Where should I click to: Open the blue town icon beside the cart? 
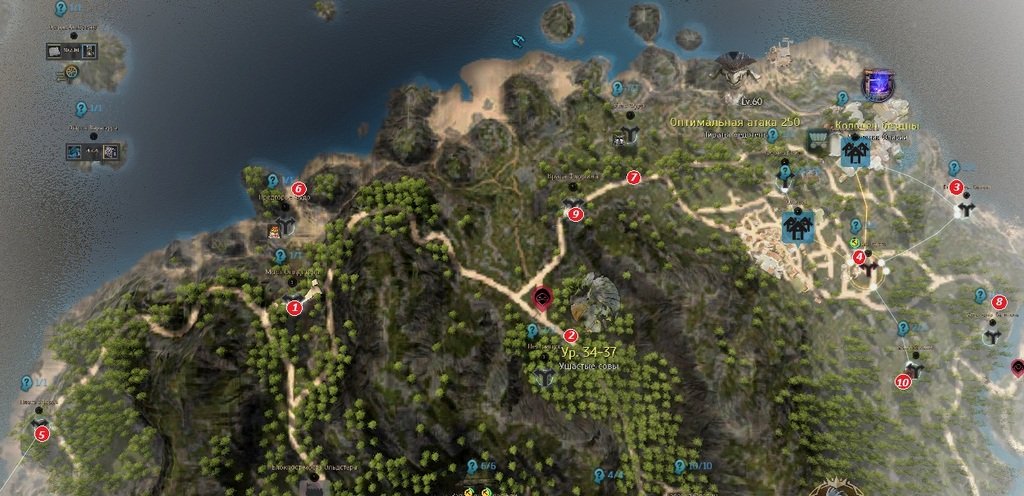pos(854,150)
